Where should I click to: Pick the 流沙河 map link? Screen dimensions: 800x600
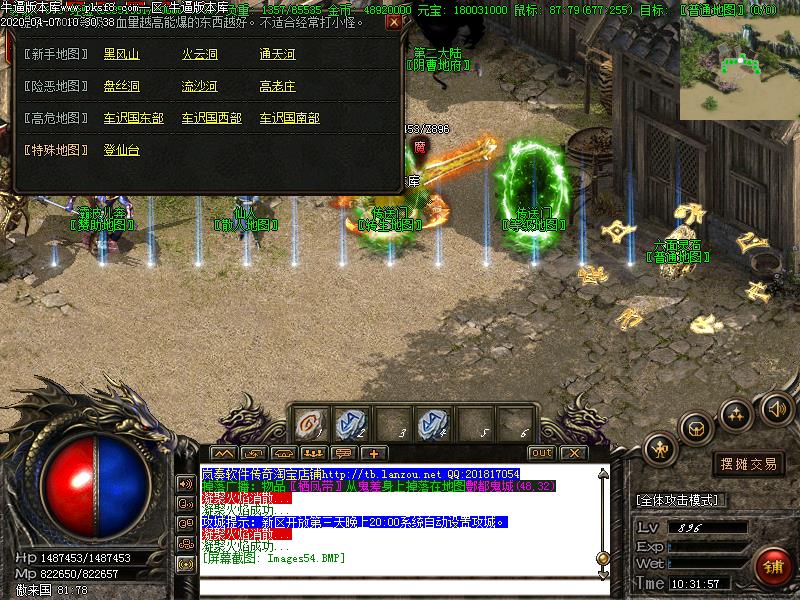[199, 86]
